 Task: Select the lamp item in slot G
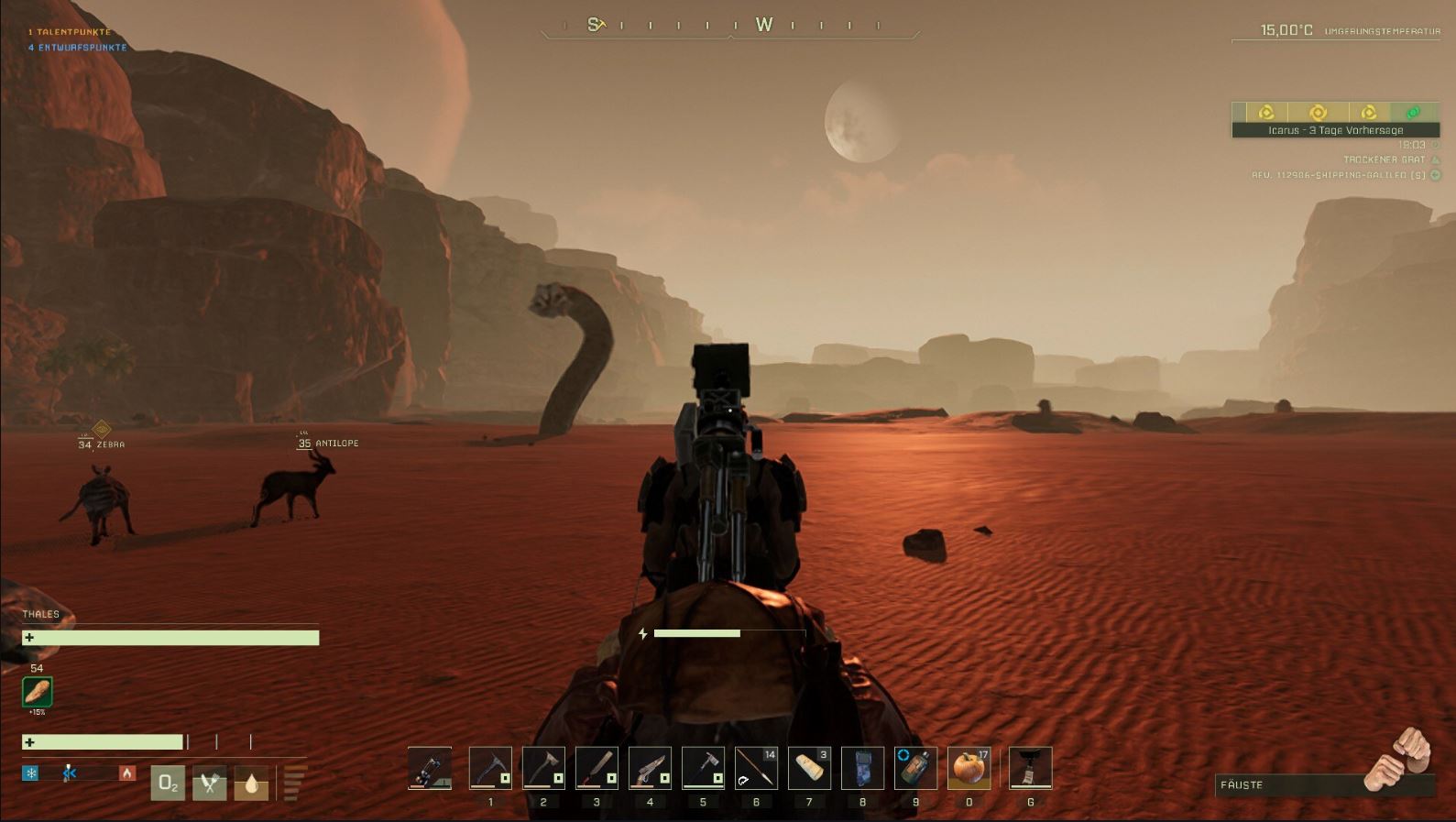coord(1030,768)
